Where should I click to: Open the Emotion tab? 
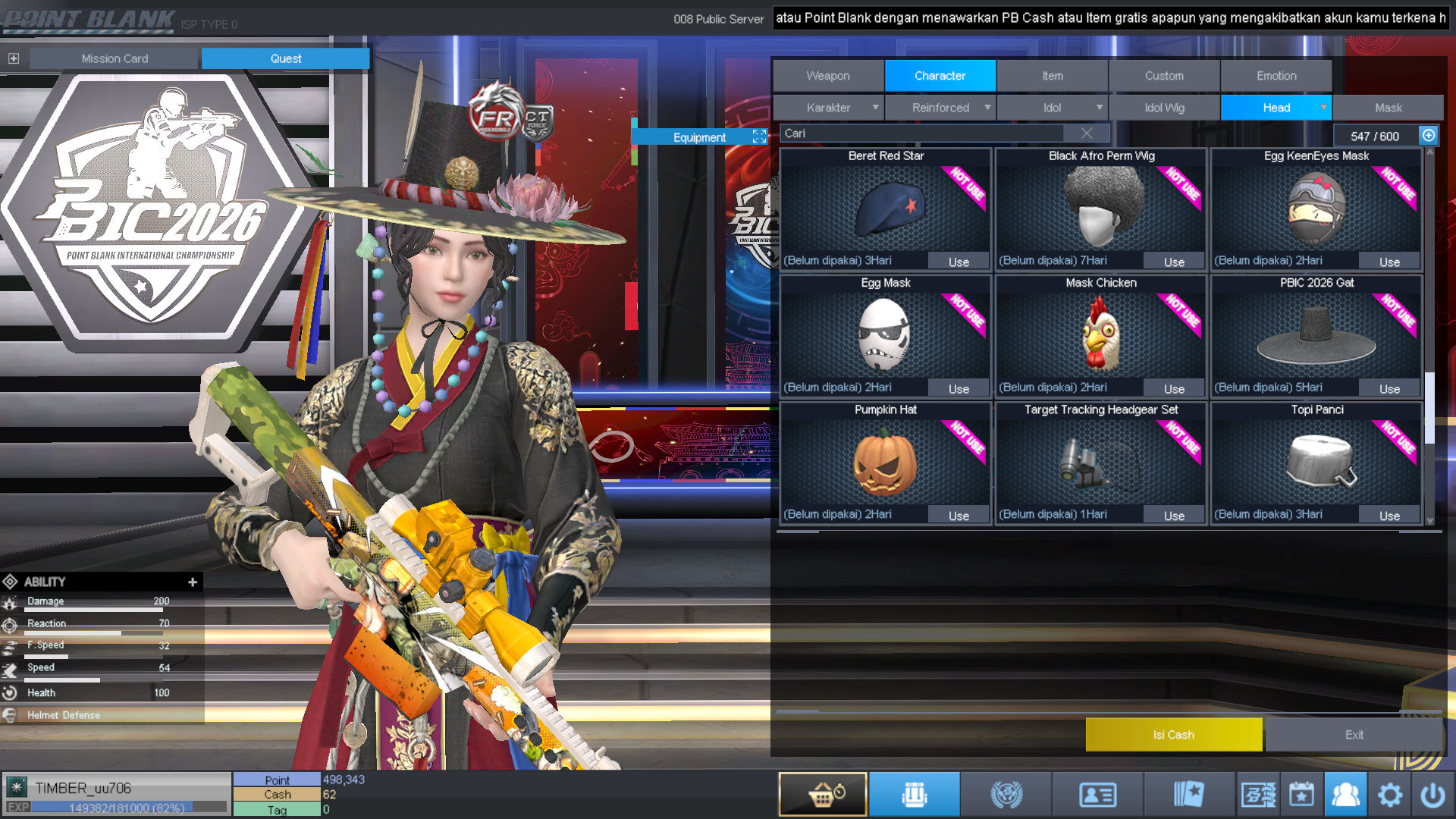tap(1276, 76)
